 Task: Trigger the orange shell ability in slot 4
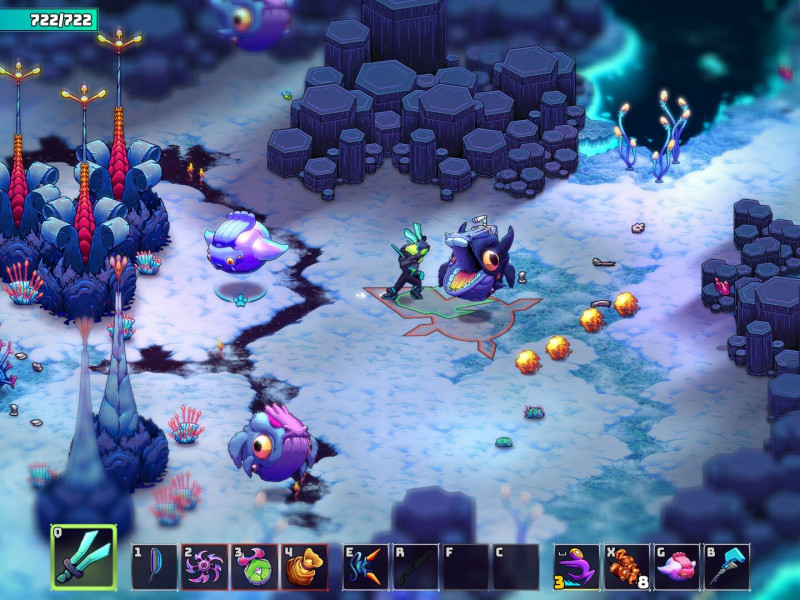[x=304, y=566]
